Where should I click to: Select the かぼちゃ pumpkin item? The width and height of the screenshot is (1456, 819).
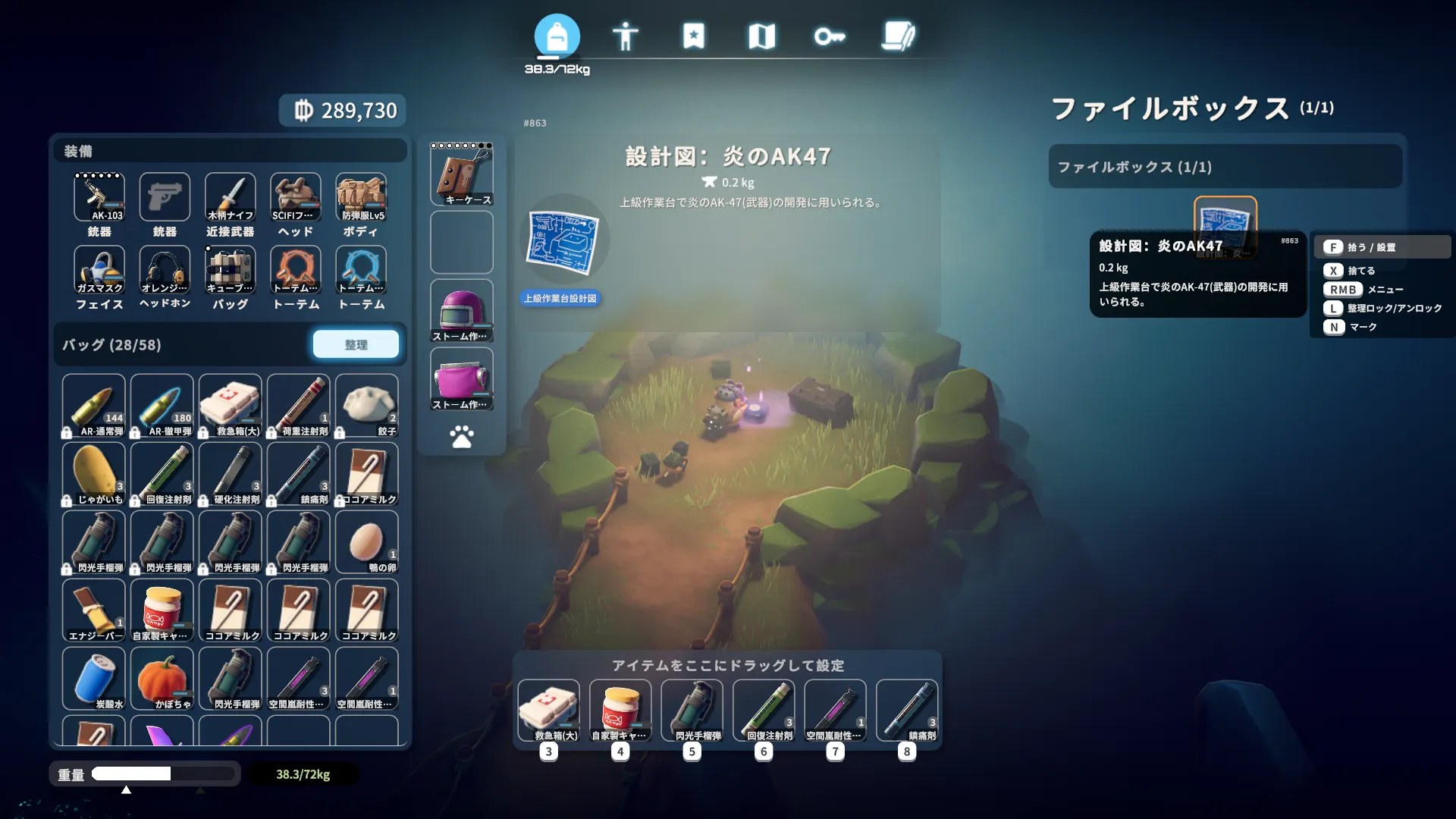[x=162, y=679]
